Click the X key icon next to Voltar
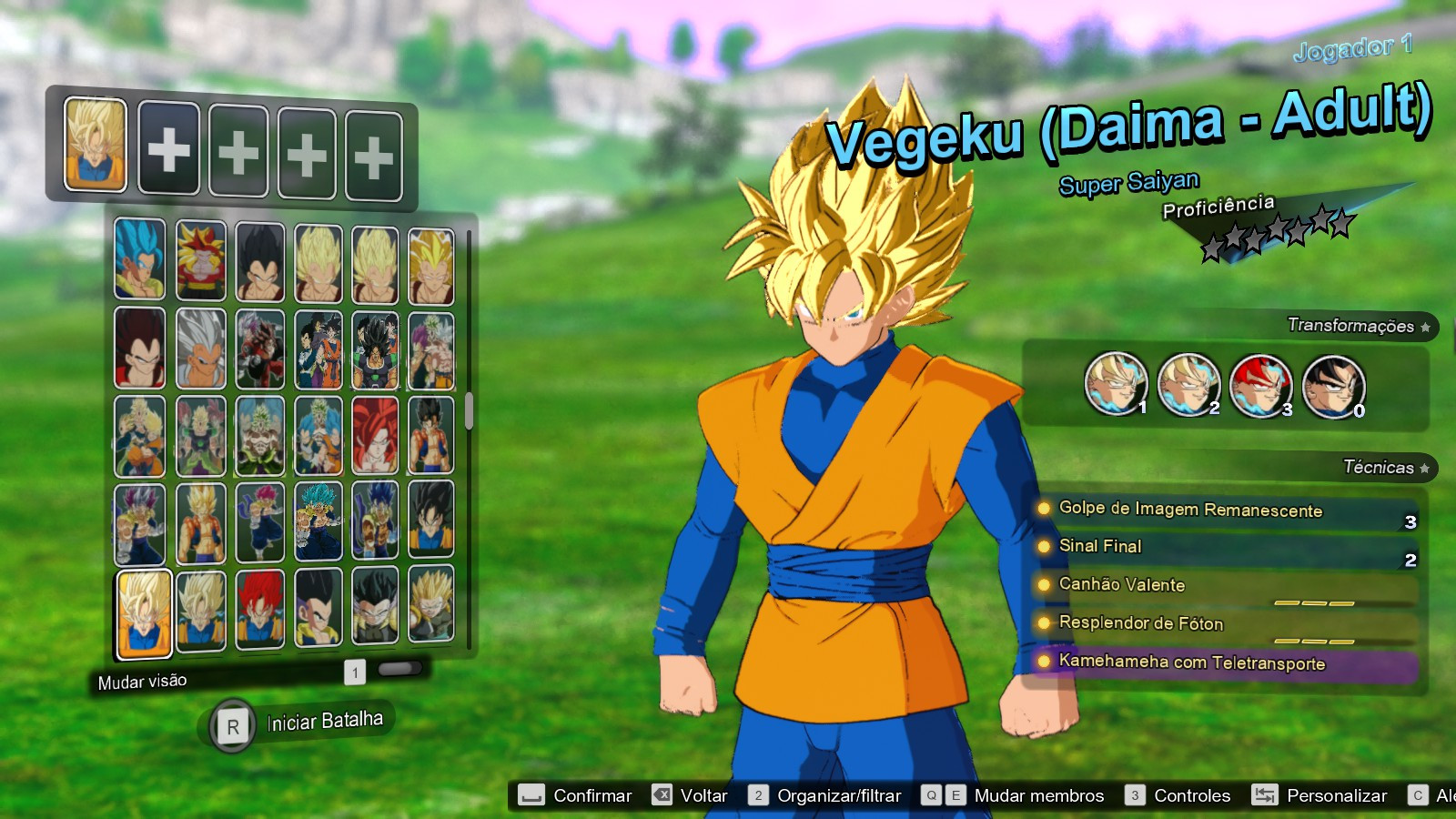The width and height of the screenshot is (1456, 819). pyautogui.click(x=662, y=794)
